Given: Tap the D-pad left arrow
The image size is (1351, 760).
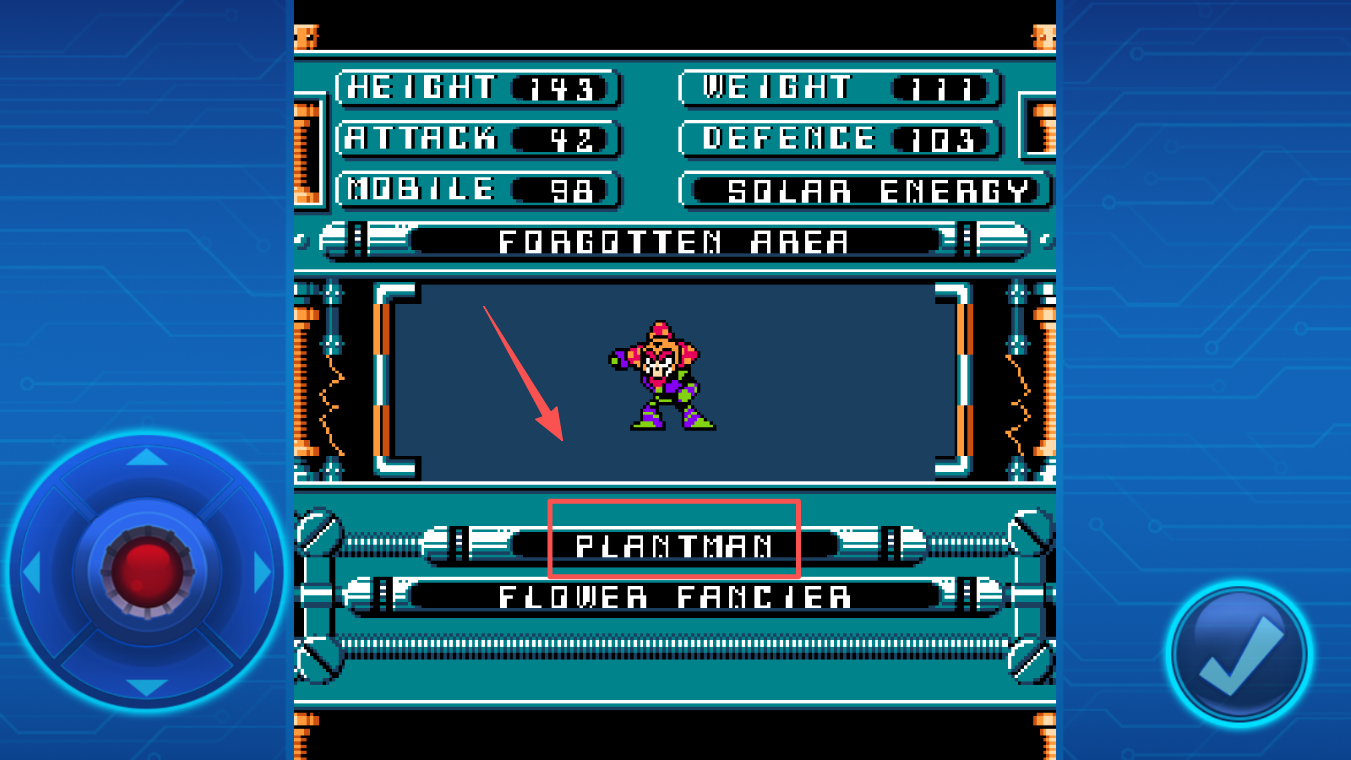Looking at the screenshot, I should coord(32,572).
